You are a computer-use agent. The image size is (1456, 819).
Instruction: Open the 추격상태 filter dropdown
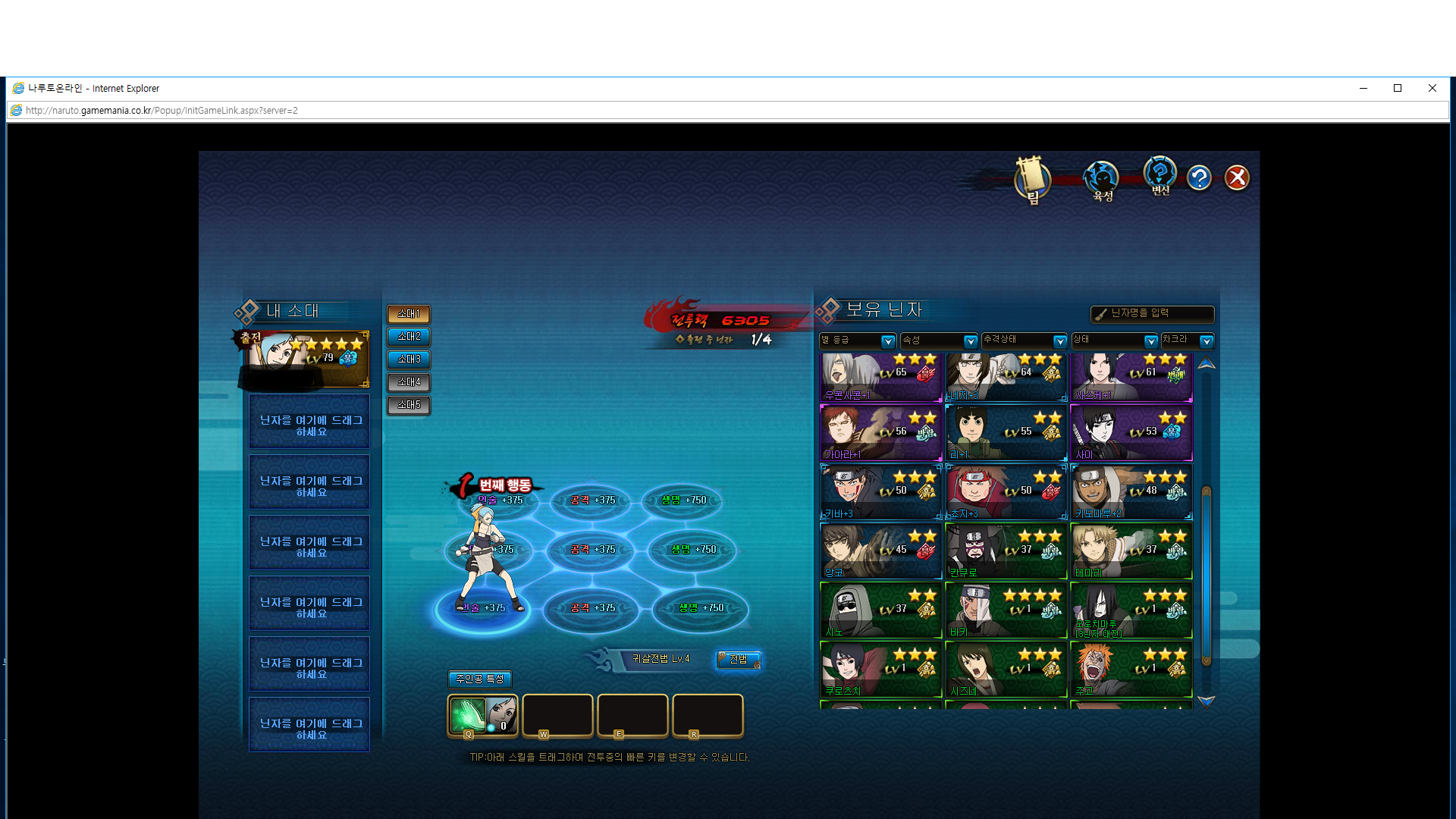(x=1059, y=341)
